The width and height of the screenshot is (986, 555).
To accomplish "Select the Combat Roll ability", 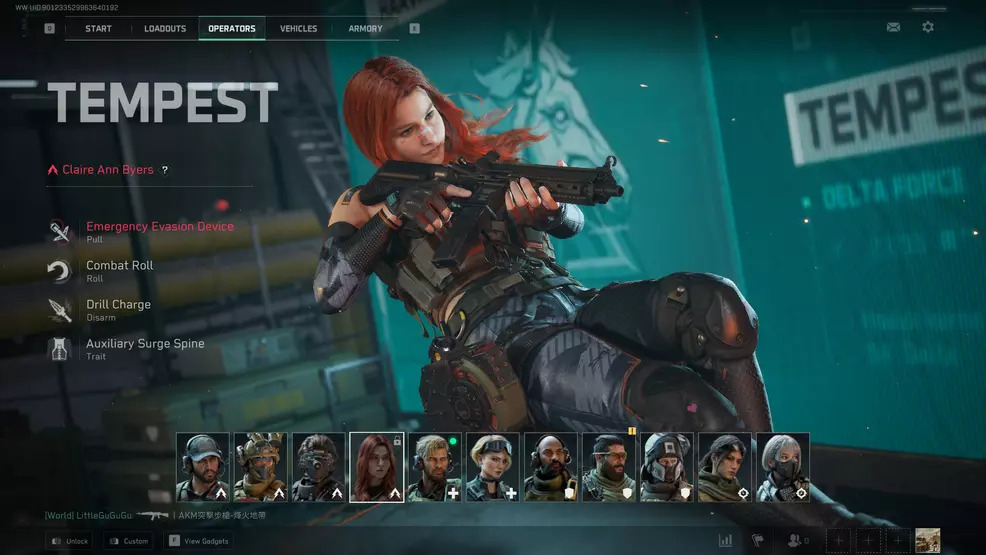I will [119, 266].
